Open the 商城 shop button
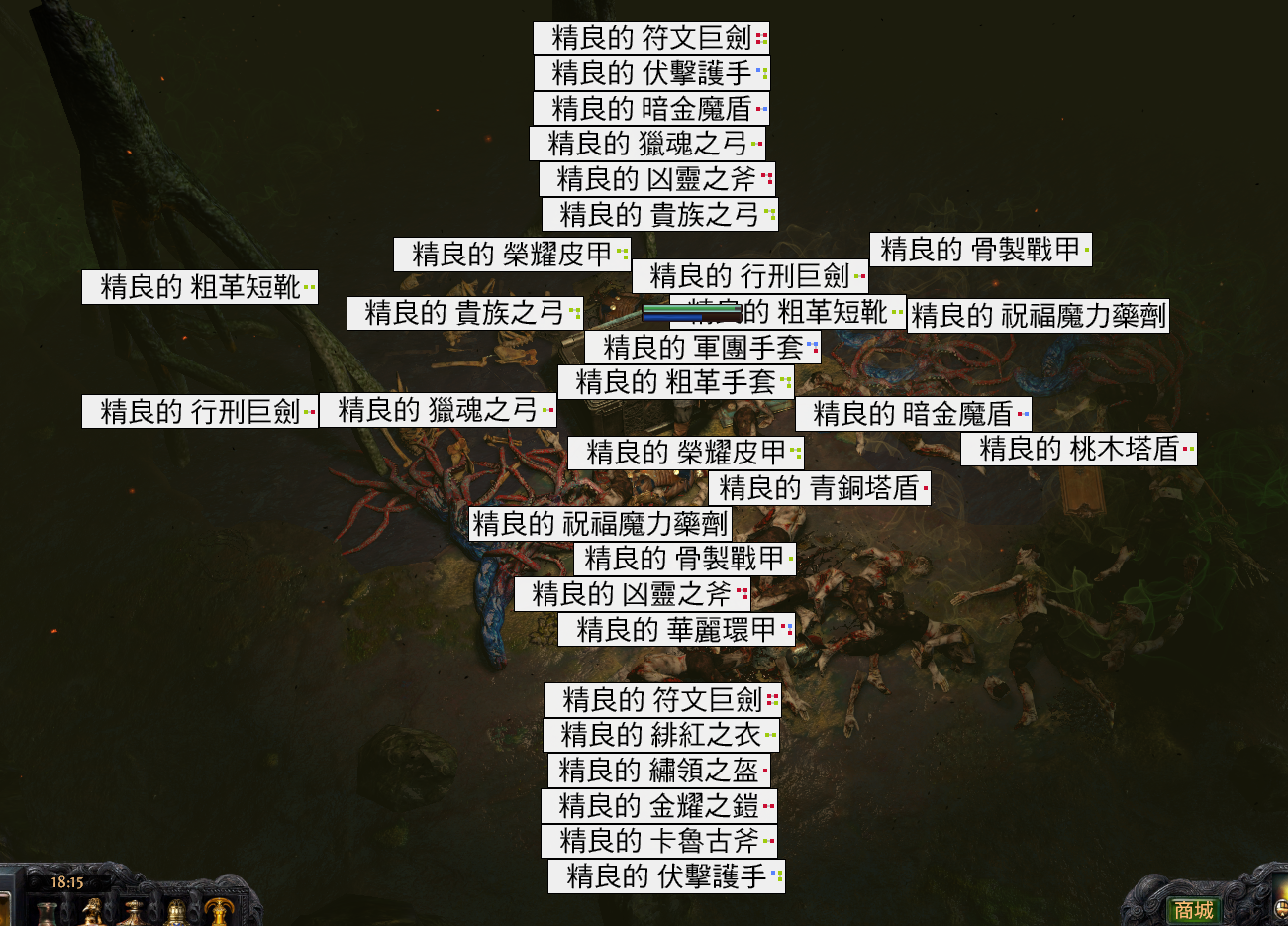 (x=1194, y=908)
